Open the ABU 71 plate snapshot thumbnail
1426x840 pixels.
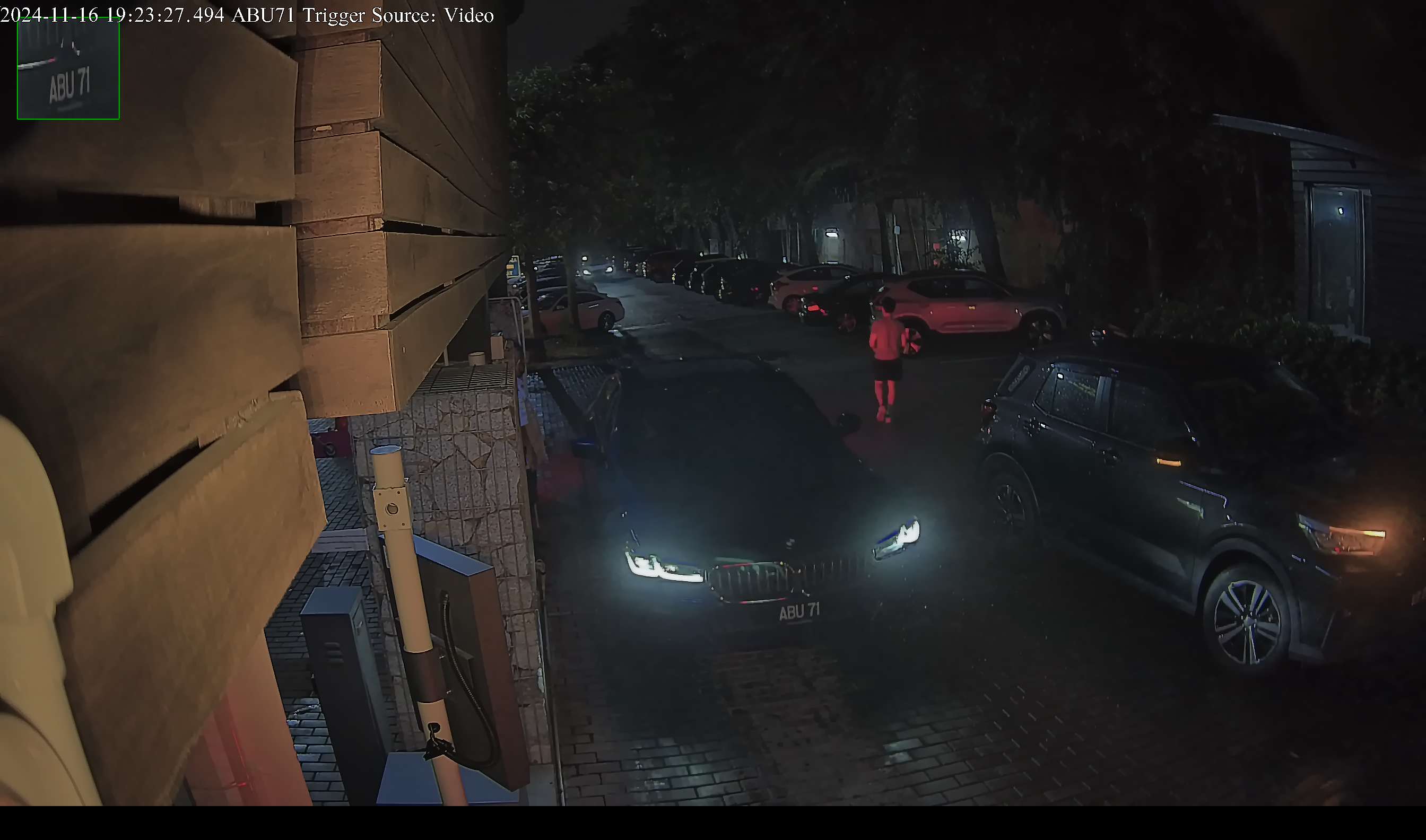pyautogui.click(x=68, y=69)
